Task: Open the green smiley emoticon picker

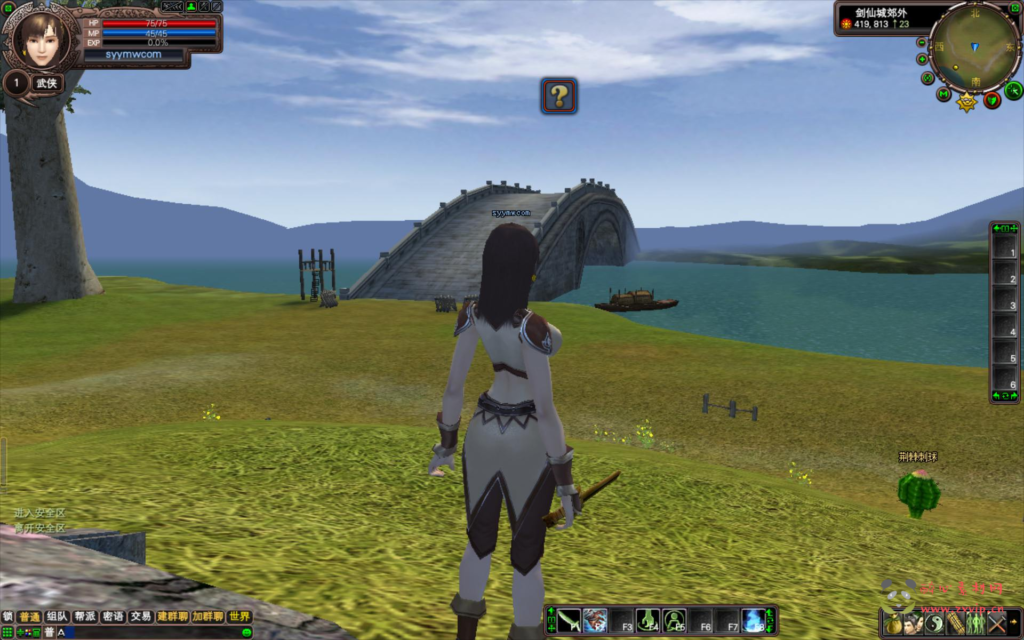Action: 246,632
